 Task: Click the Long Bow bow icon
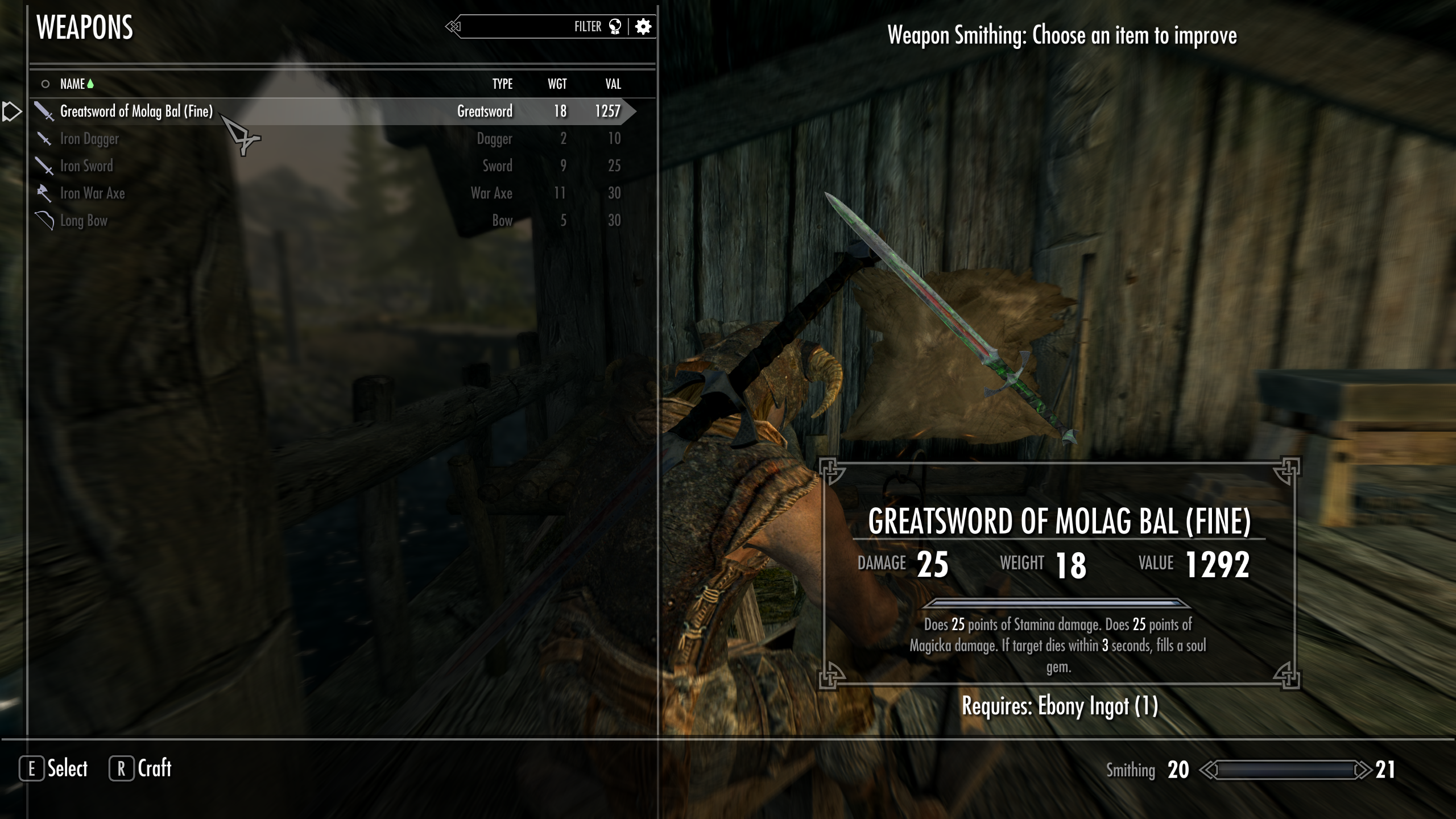[x=44, y=220]
